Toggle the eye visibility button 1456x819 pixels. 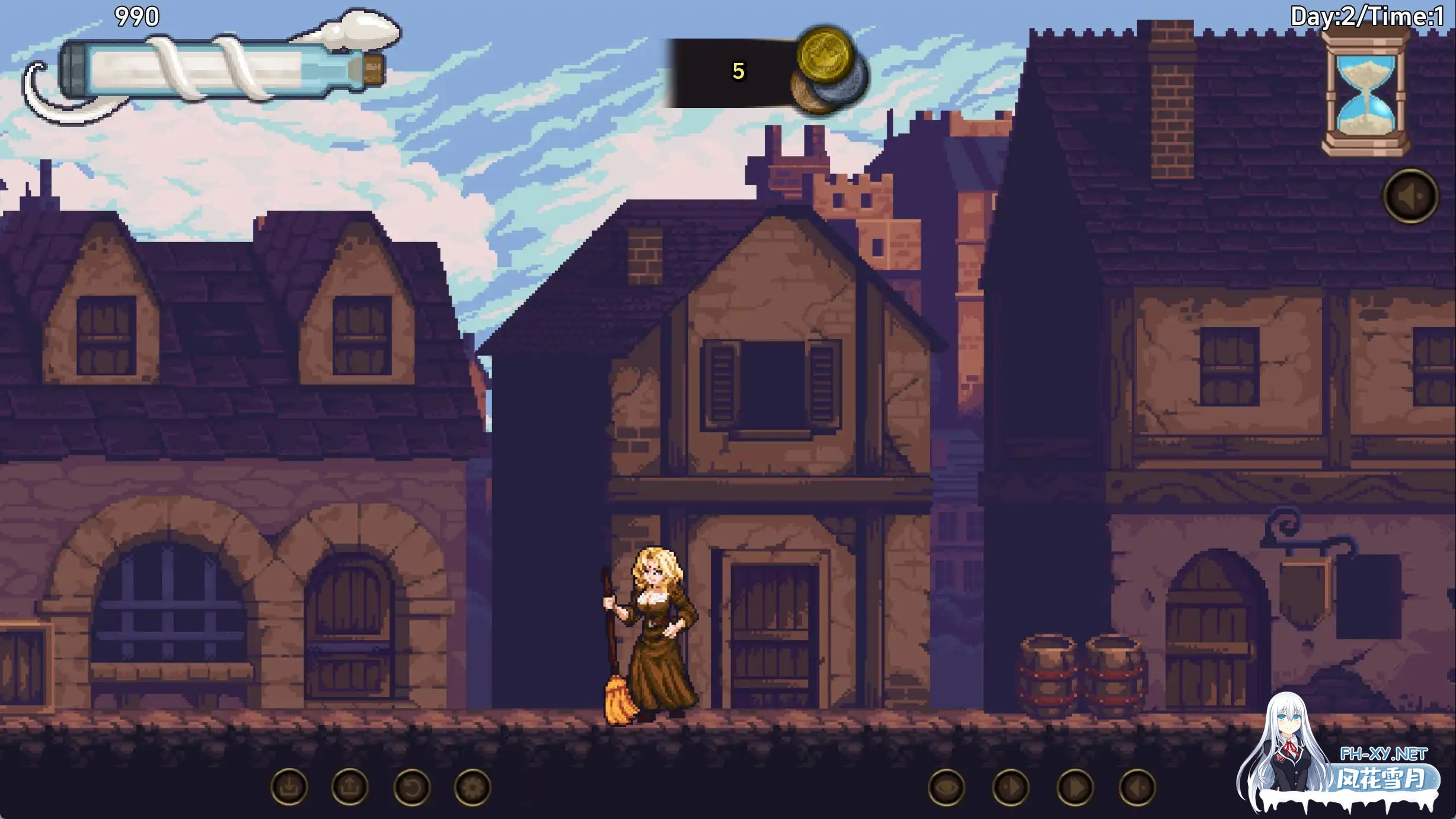pyautogui.click(x=946, y=788)
